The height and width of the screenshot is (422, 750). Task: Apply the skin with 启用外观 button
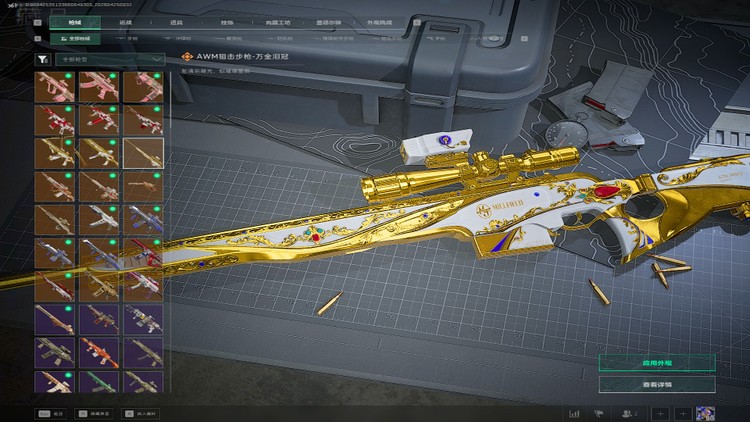click(x=656, y=362)
